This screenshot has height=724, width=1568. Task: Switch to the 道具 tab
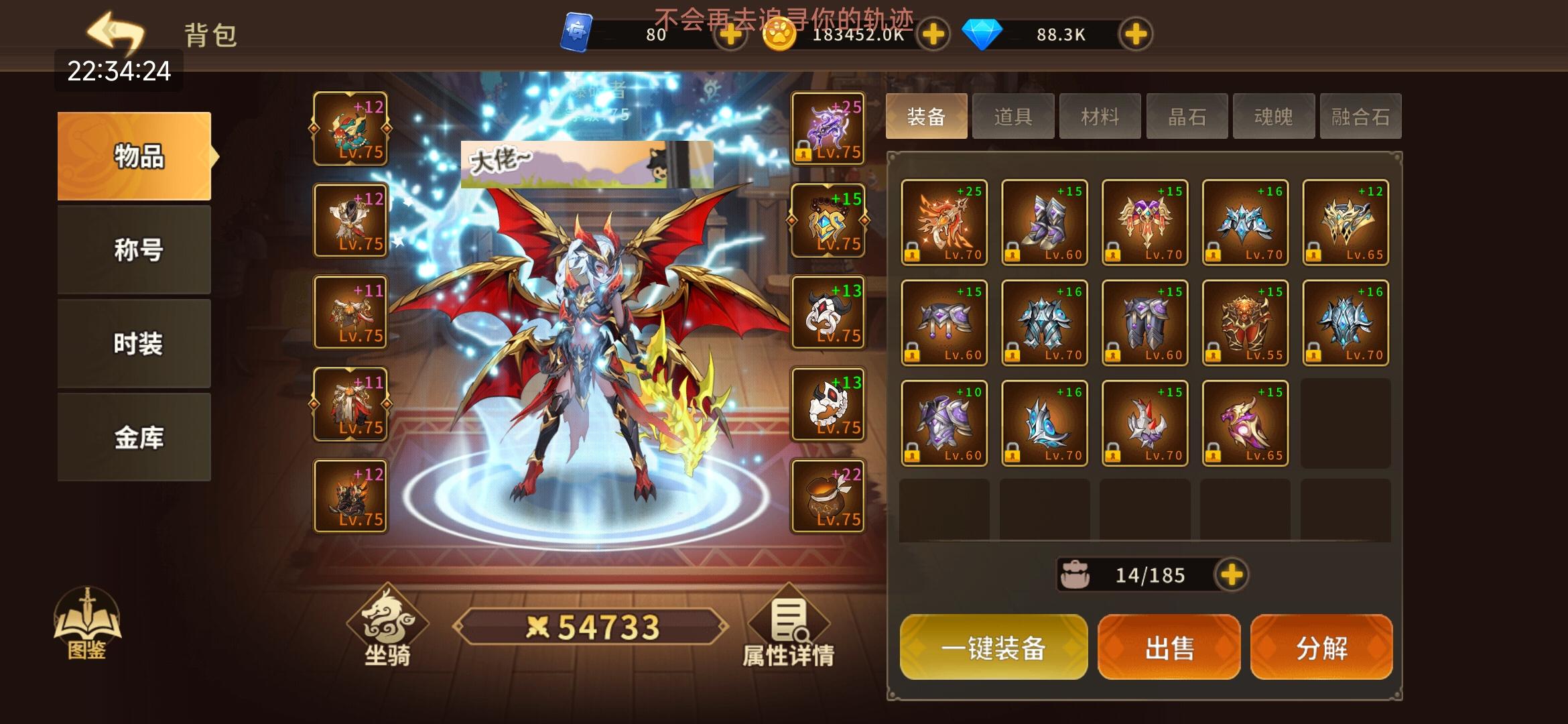click(x=1013, y=115)
